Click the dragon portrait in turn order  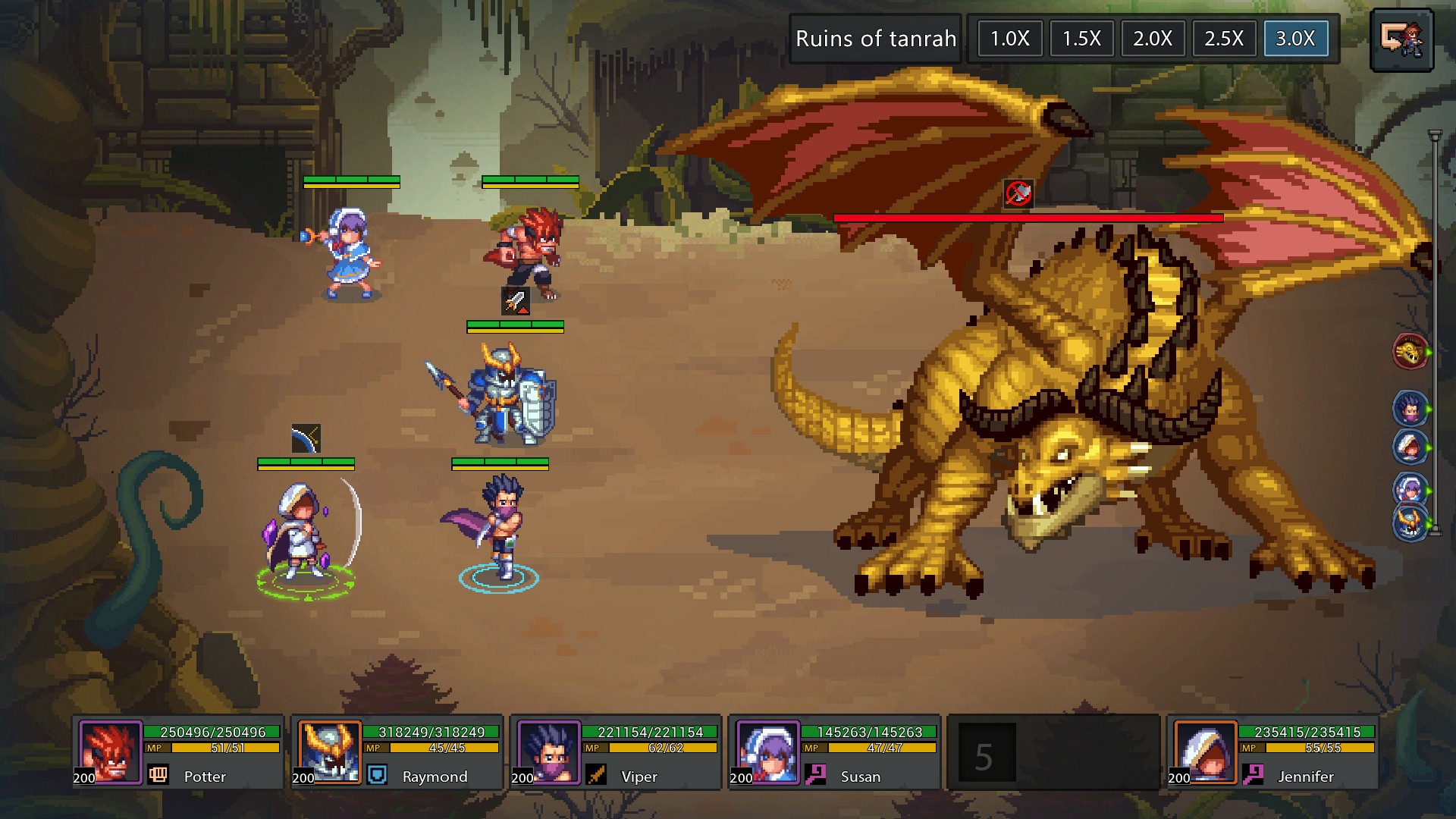[x=1410, y=352]
